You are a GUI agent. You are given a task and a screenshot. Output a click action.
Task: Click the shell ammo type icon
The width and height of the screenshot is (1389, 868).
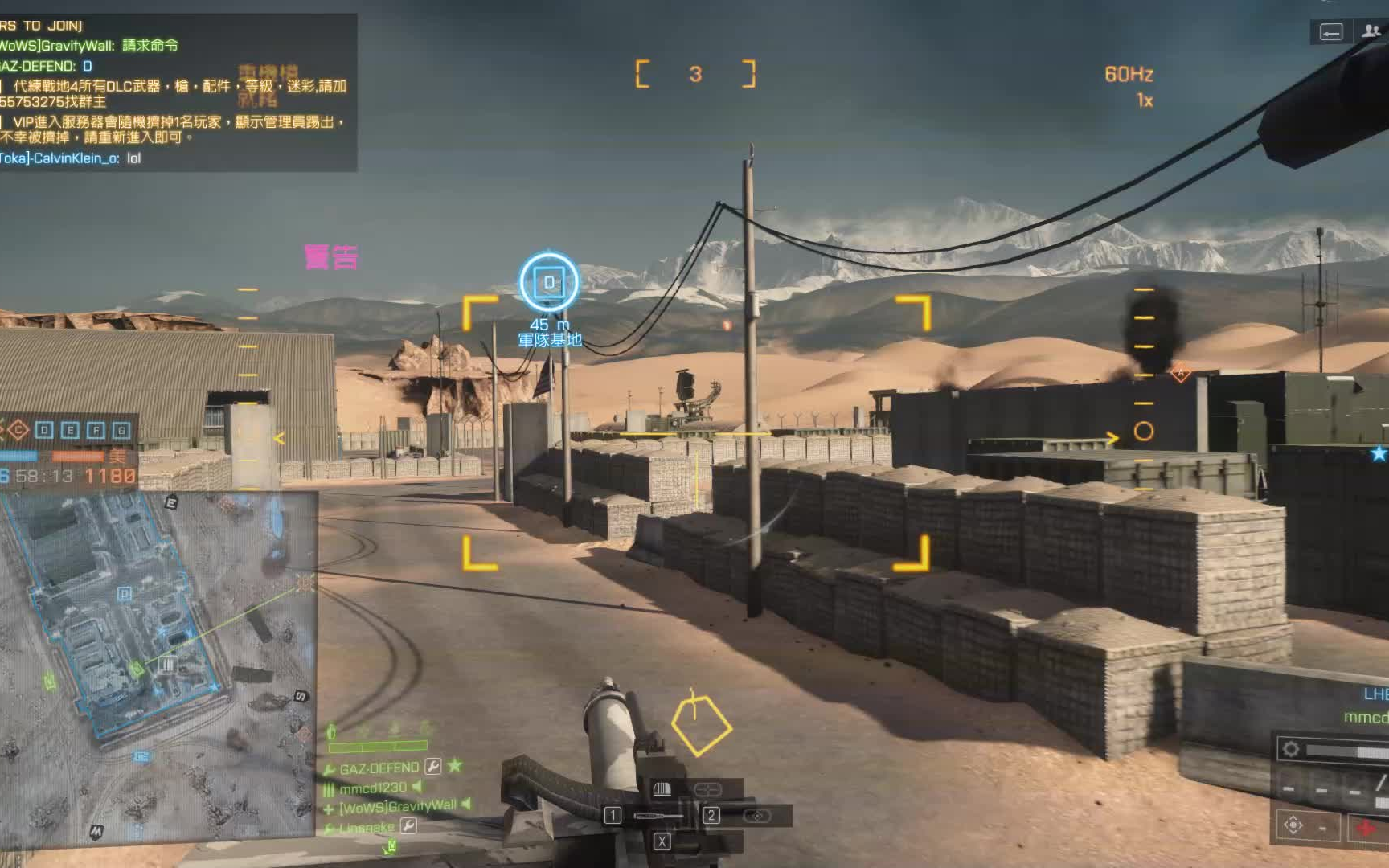[662, 789]
